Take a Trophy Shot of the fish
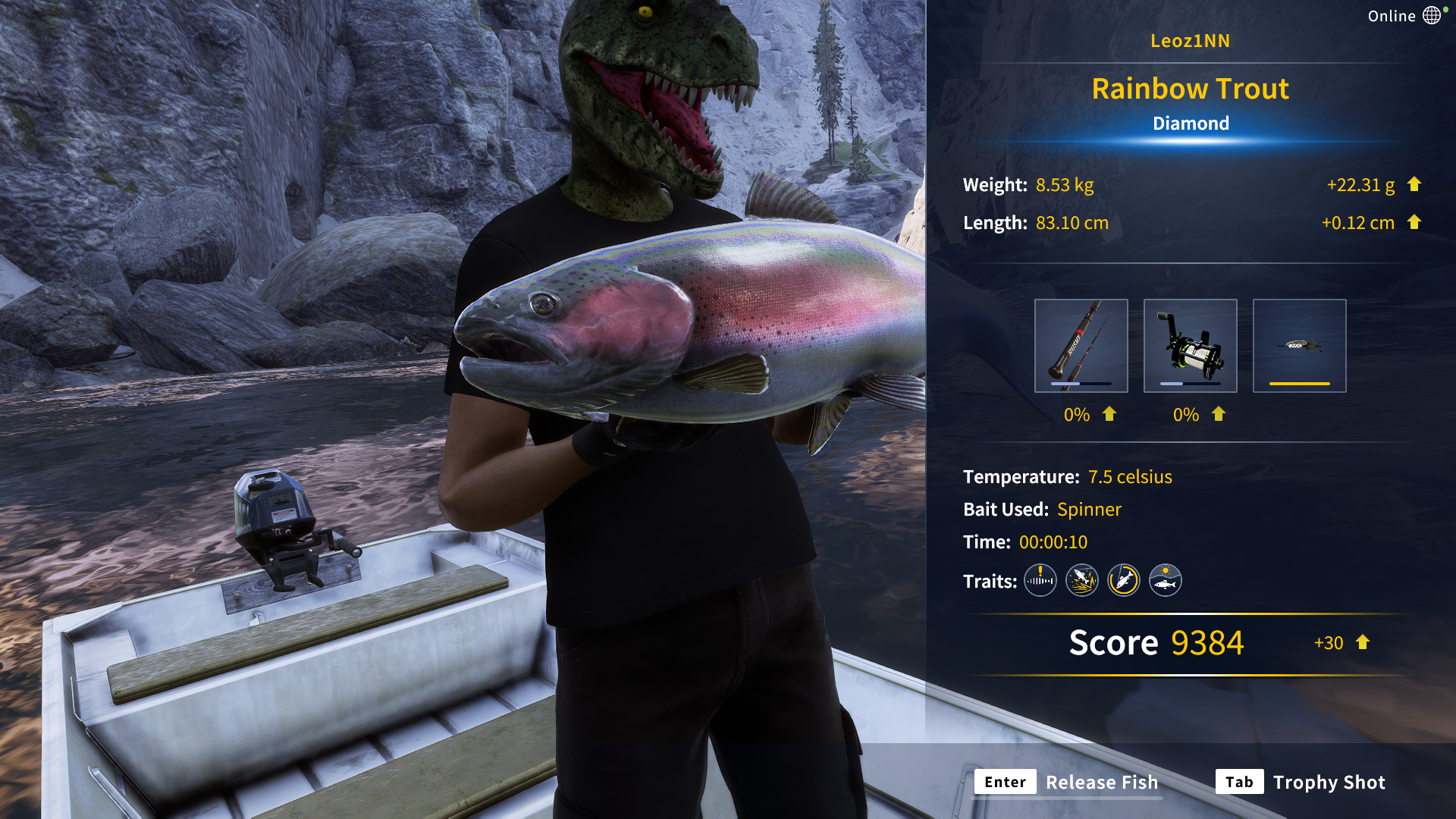Screen dimensions: 1456x819 (x=1301, y=782)
